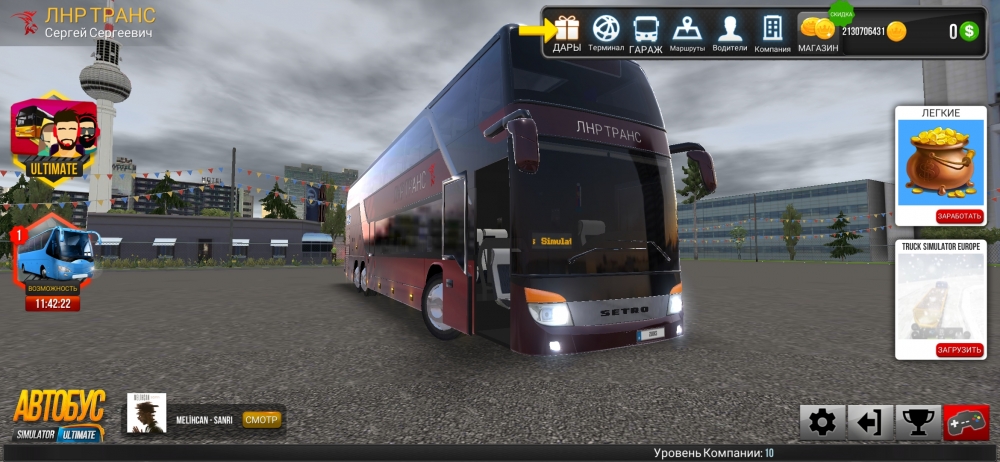Show the Водители drivers menu
The image size is (1000, 462).
[x=729, y=32]
